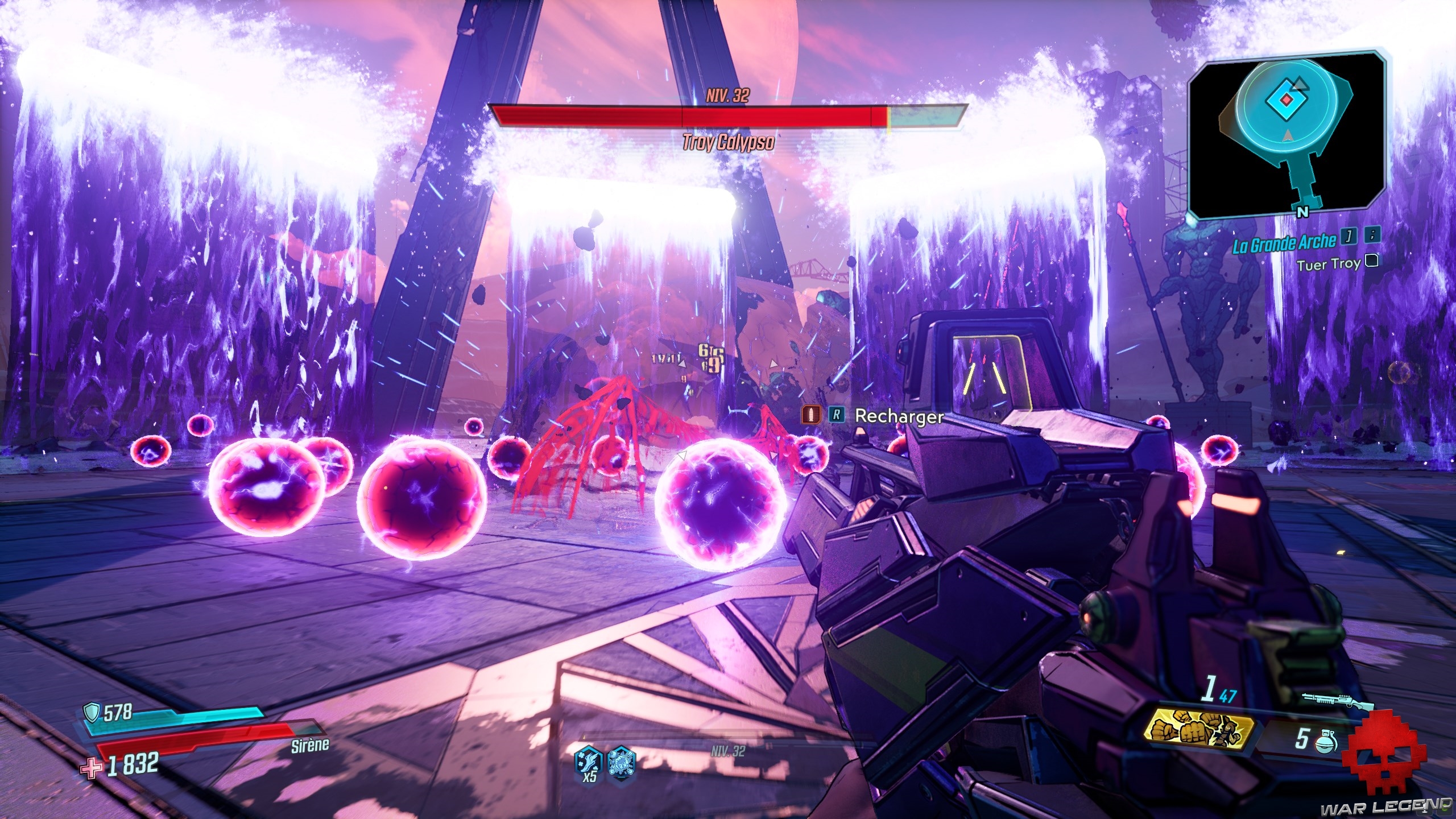Click the x5 stacked buff icon
Image resolution: width=1456 pixels, height=819 pixels.
(587, 762)
